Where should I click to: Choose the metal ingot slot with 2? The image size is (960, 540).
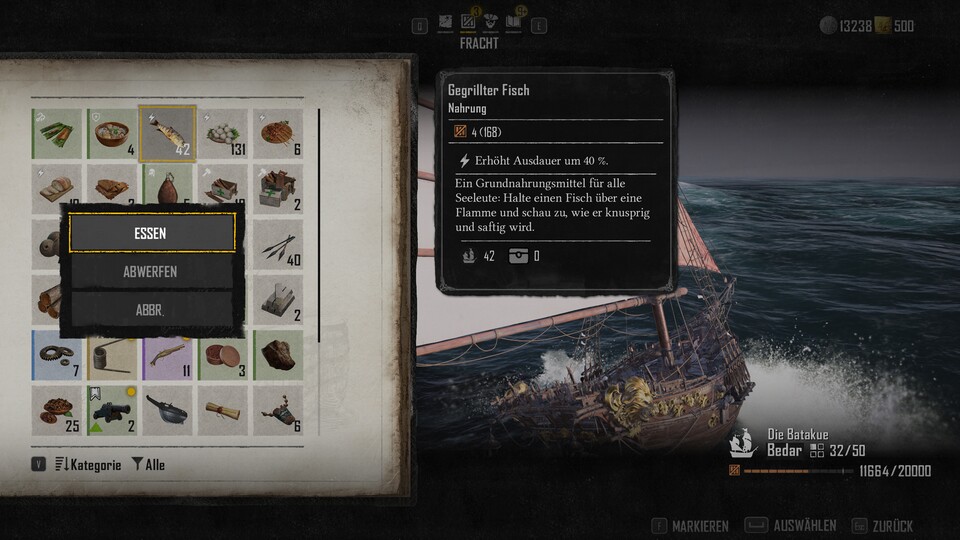tap(277, 300)
